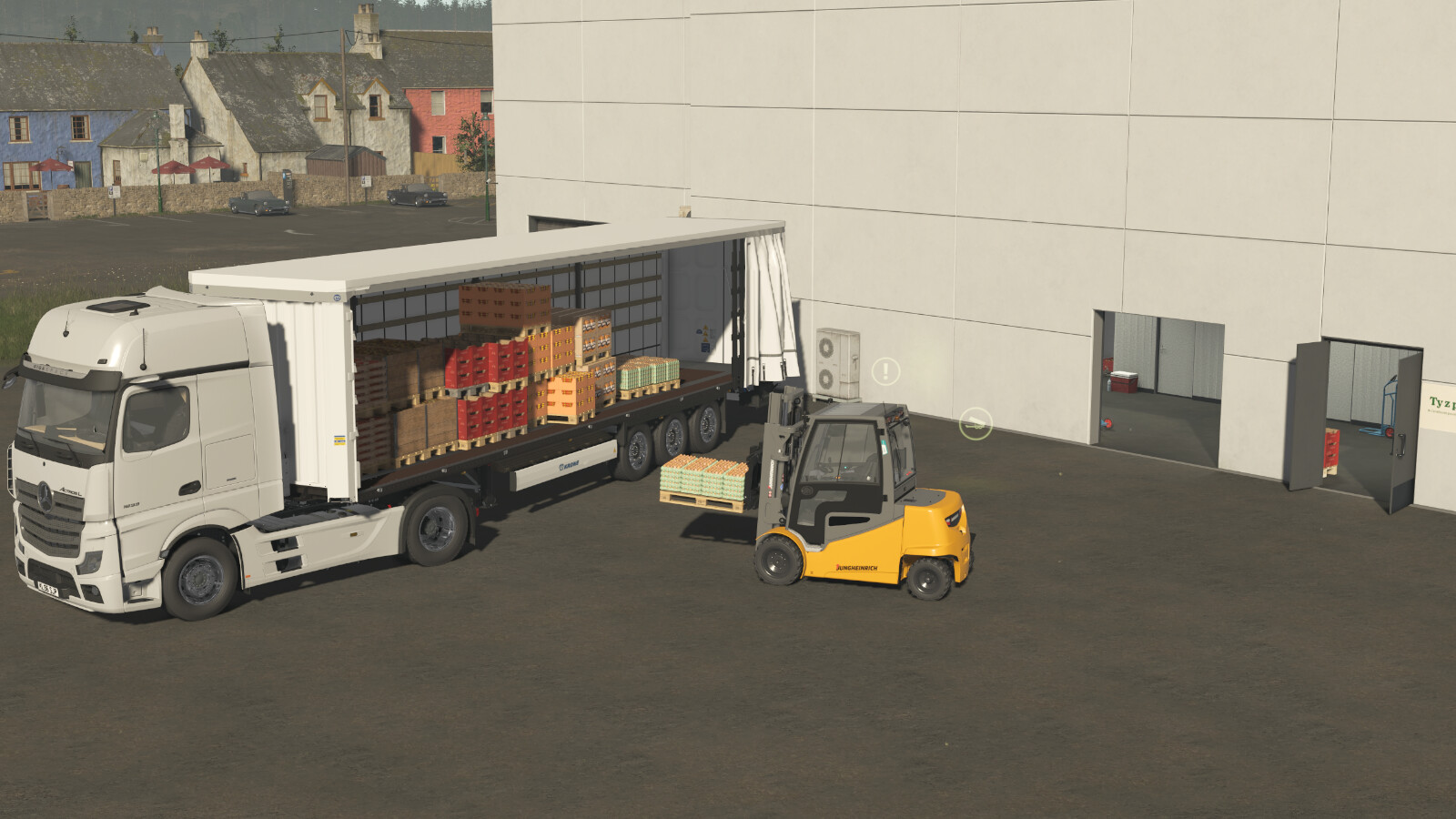Click the green trailer unload marker
Viewport: 1456px width, 819px height.
pyautogui.click(x=976, y=422)
